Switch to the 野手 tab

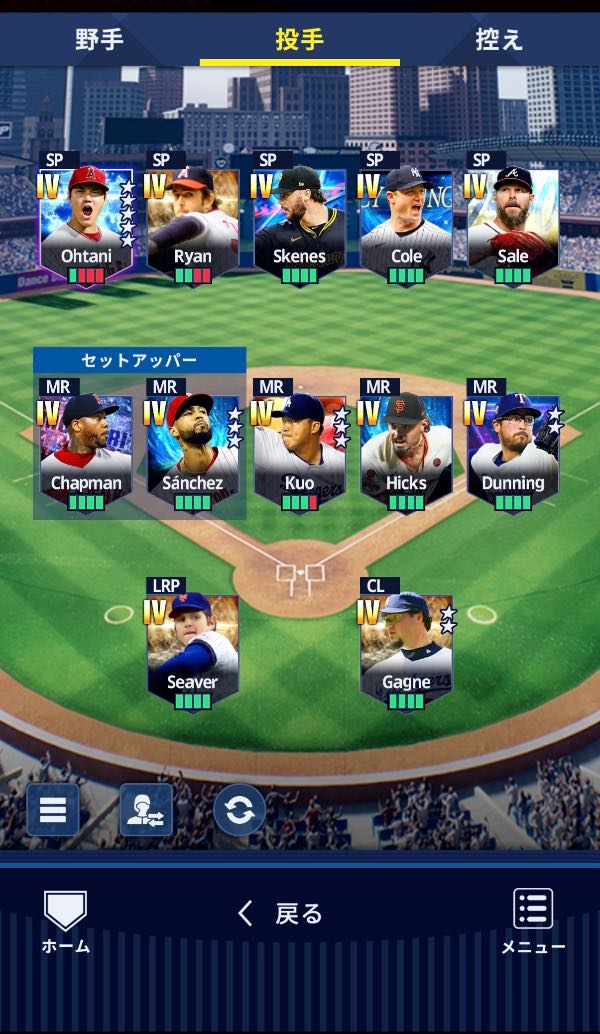point(99,40)
